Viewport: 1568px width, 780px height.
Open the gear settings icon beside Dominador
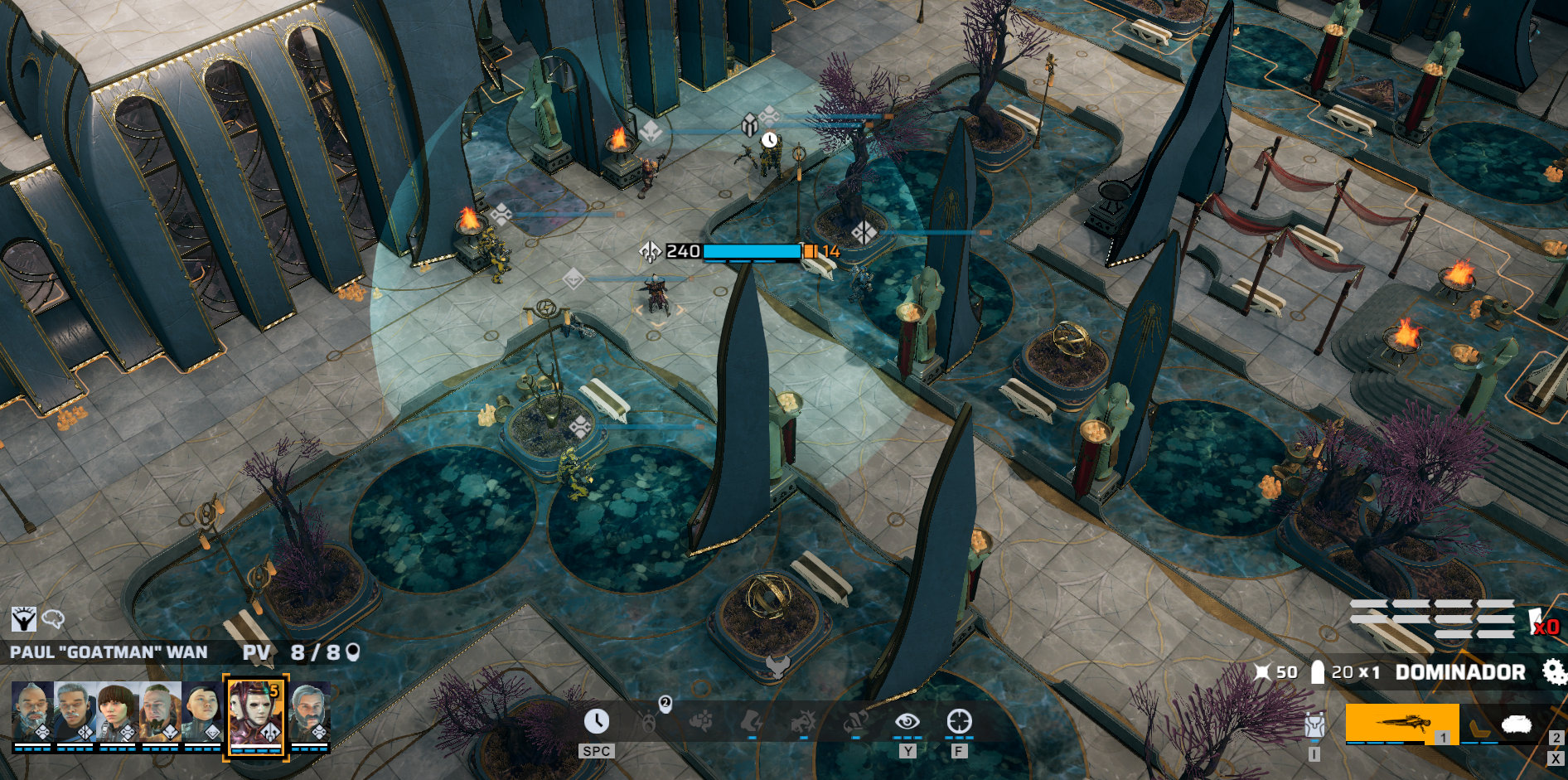coord(1552,671)
